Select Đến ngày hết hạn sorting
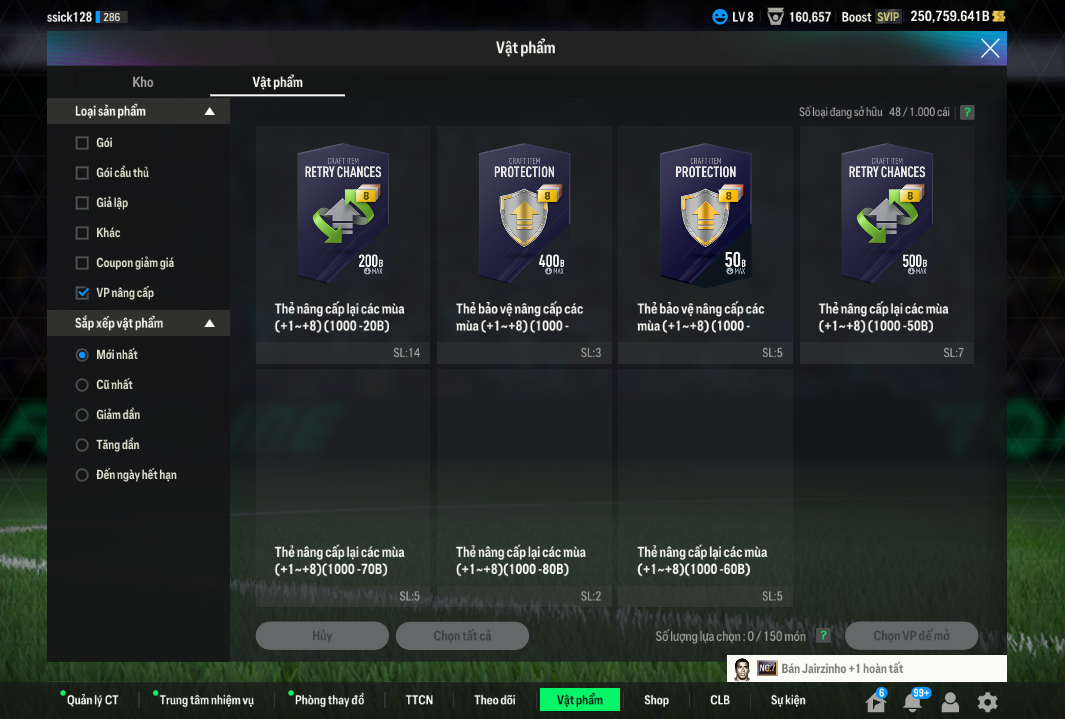 82,475
